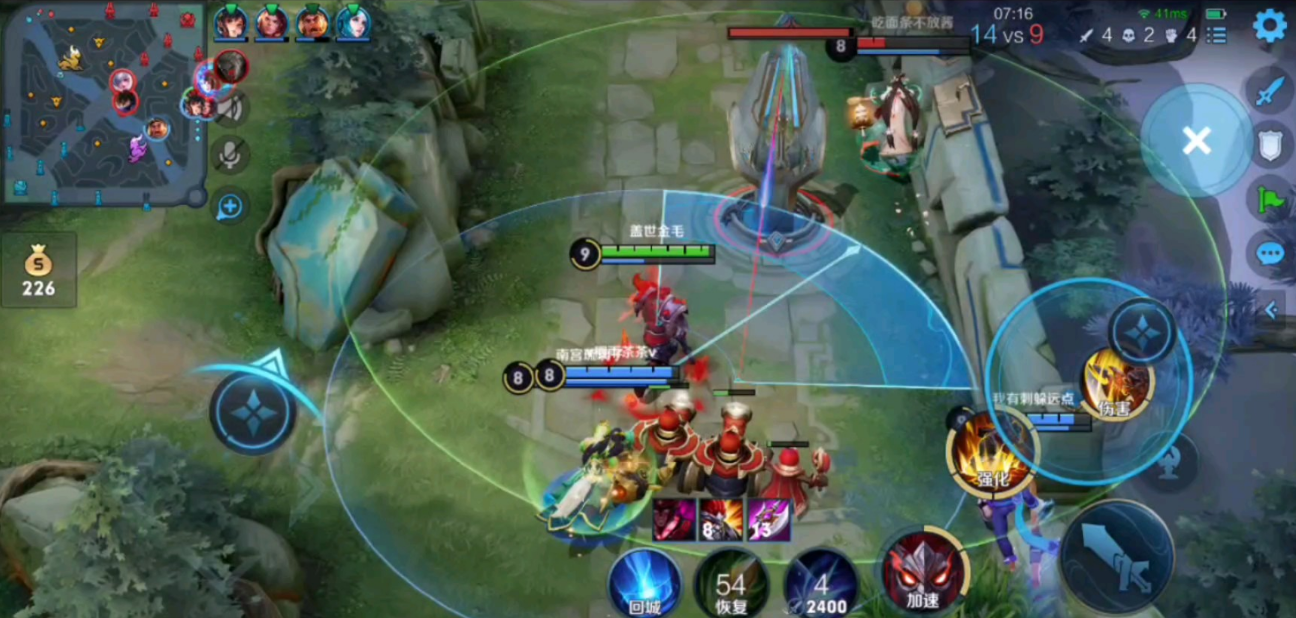This screenshot has width=1296, height=618.
Task: Collapse the right-side signal panel arrow
Action: tap(1271, 311)
